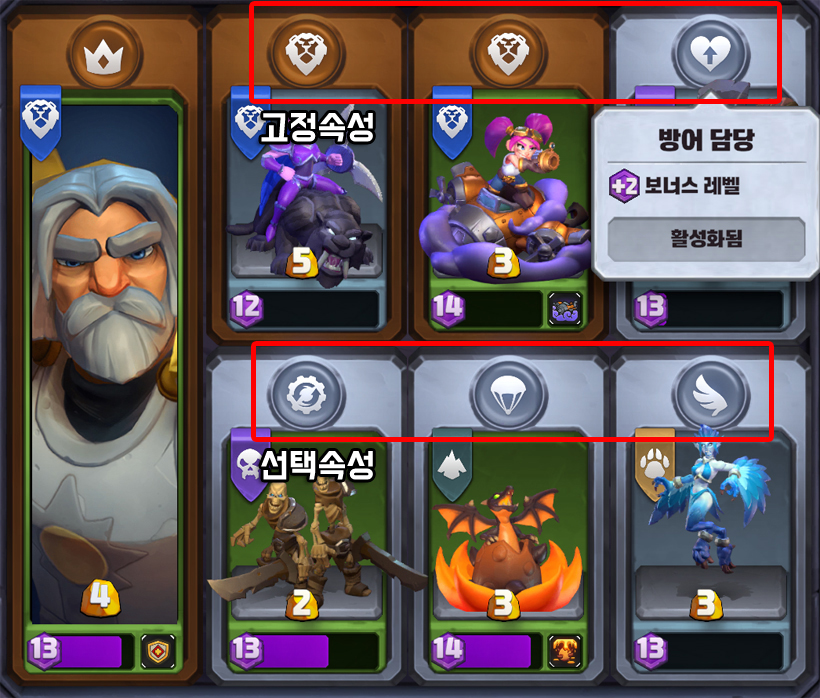Click the lion slot icon above panther rider
Viewport: 820px width, 698px height.
(x=304, y=54)
